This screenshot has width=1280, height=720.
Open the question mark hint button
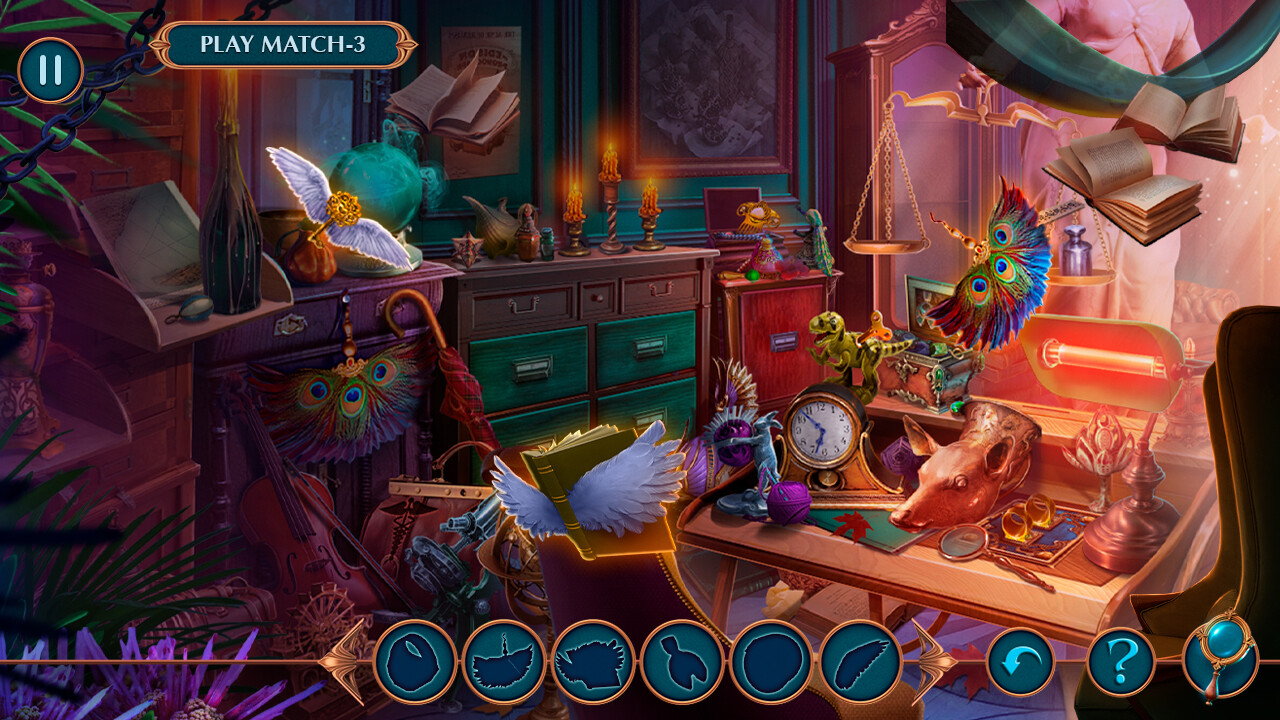coord(1121,661)
